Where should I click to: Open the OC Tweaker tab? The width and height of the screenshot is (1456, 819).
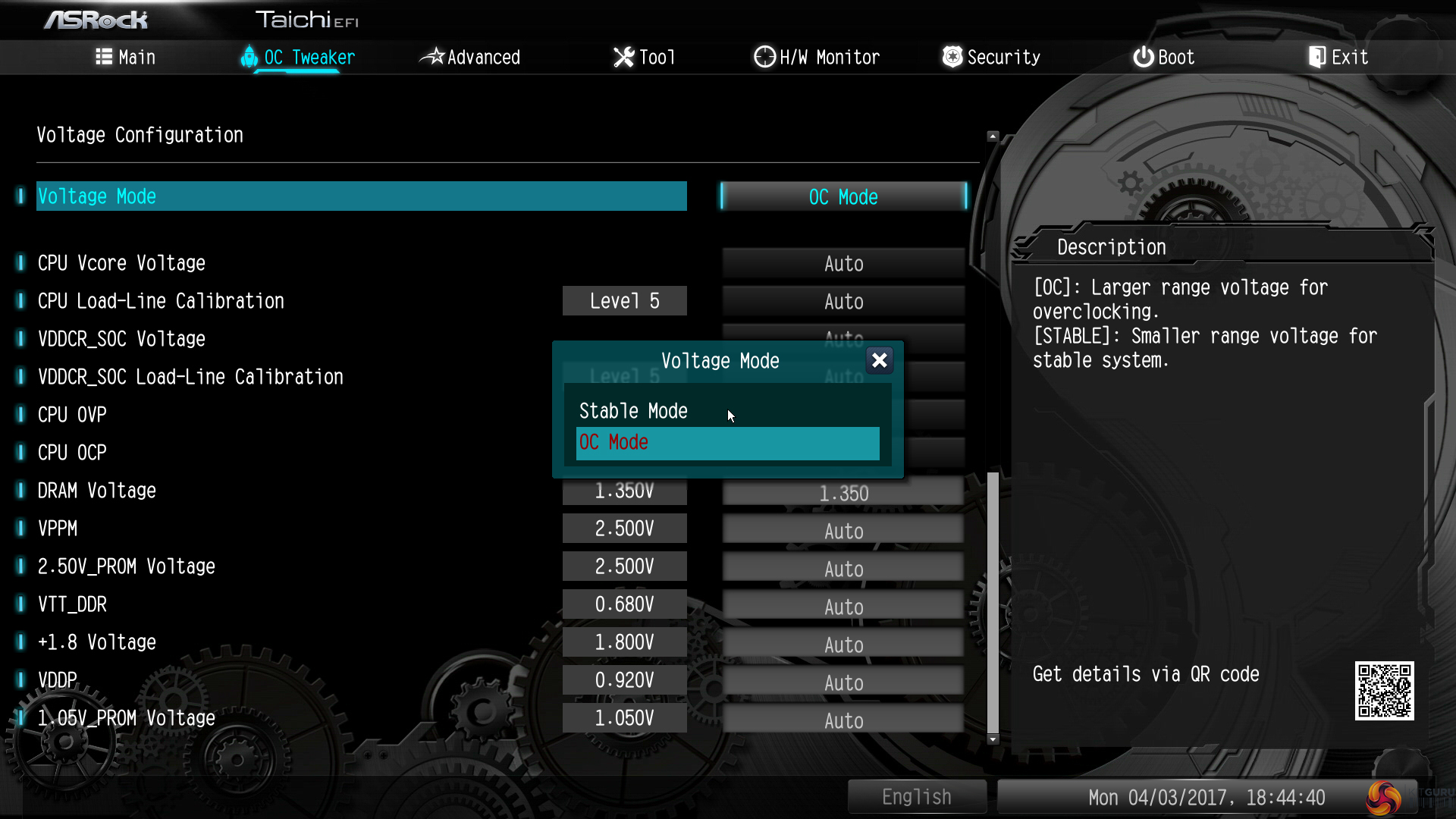(298, 58)
